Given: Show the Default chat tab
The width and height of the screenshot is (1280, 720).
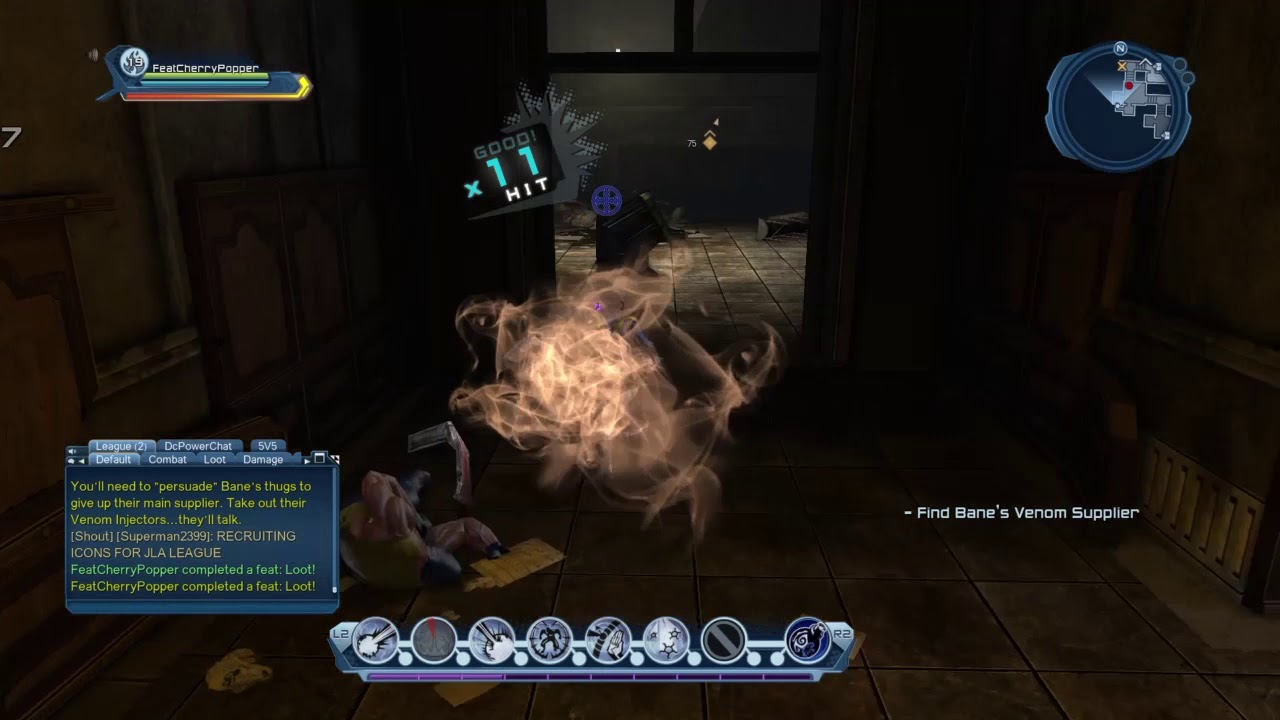Looking at the screenshot, I should (x=113, y=460).
